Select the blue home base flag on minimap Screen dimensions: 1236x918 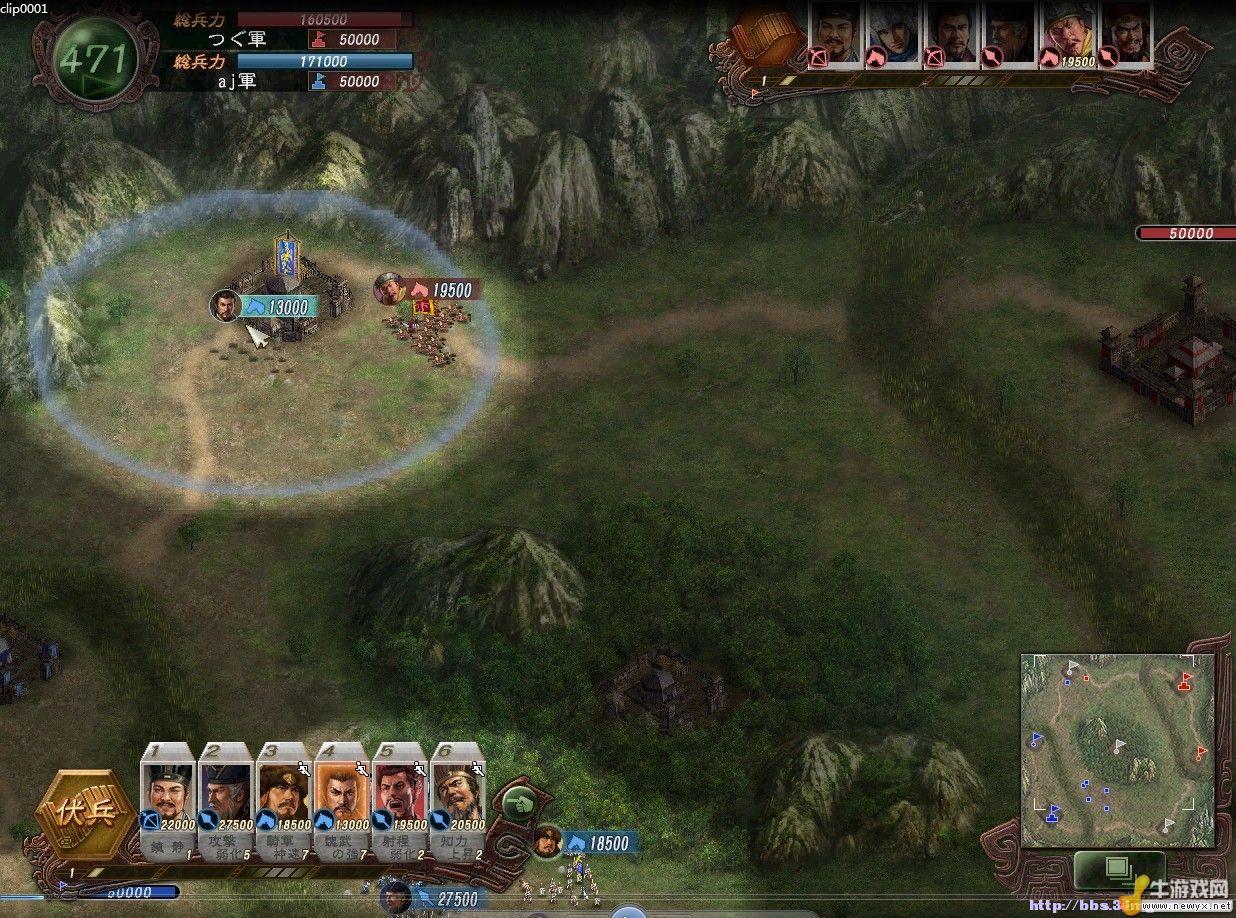tap(1051, 814)
